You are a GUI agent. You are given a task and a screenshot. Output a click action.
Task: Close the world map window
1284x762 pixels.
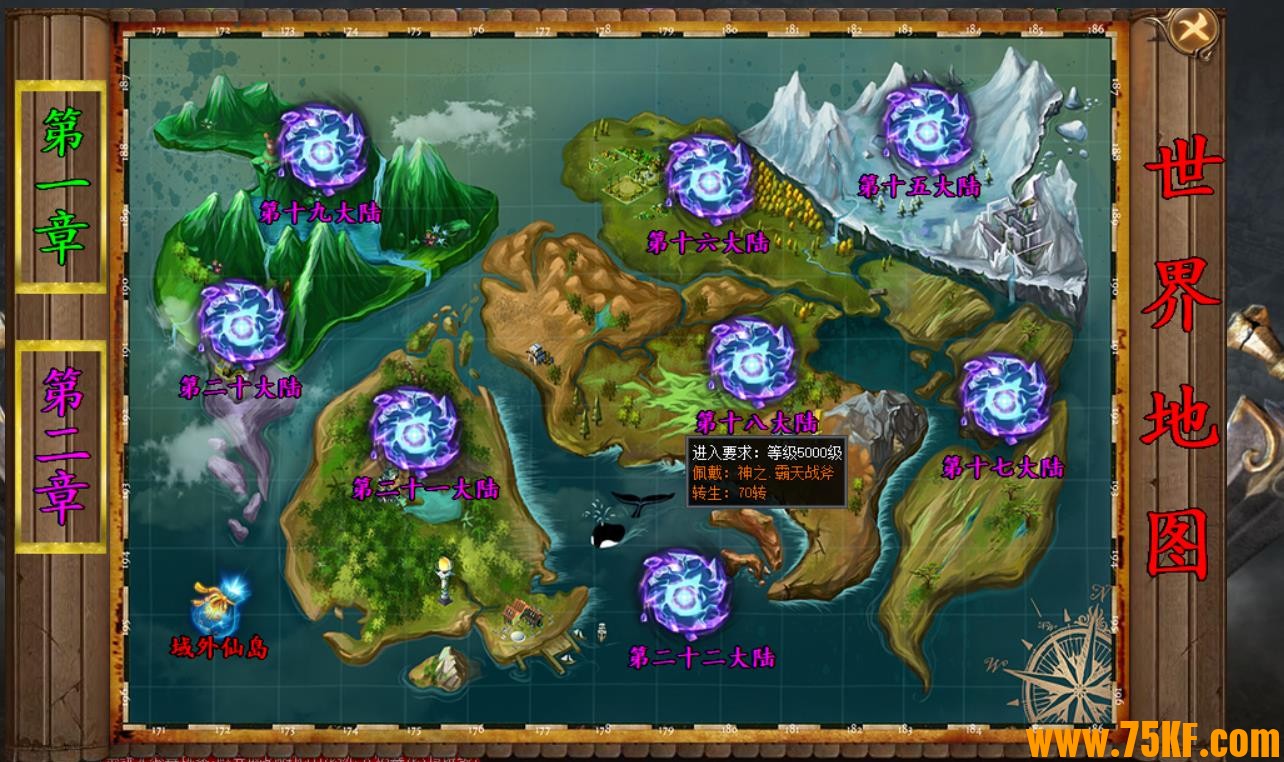pos(1194,29)
